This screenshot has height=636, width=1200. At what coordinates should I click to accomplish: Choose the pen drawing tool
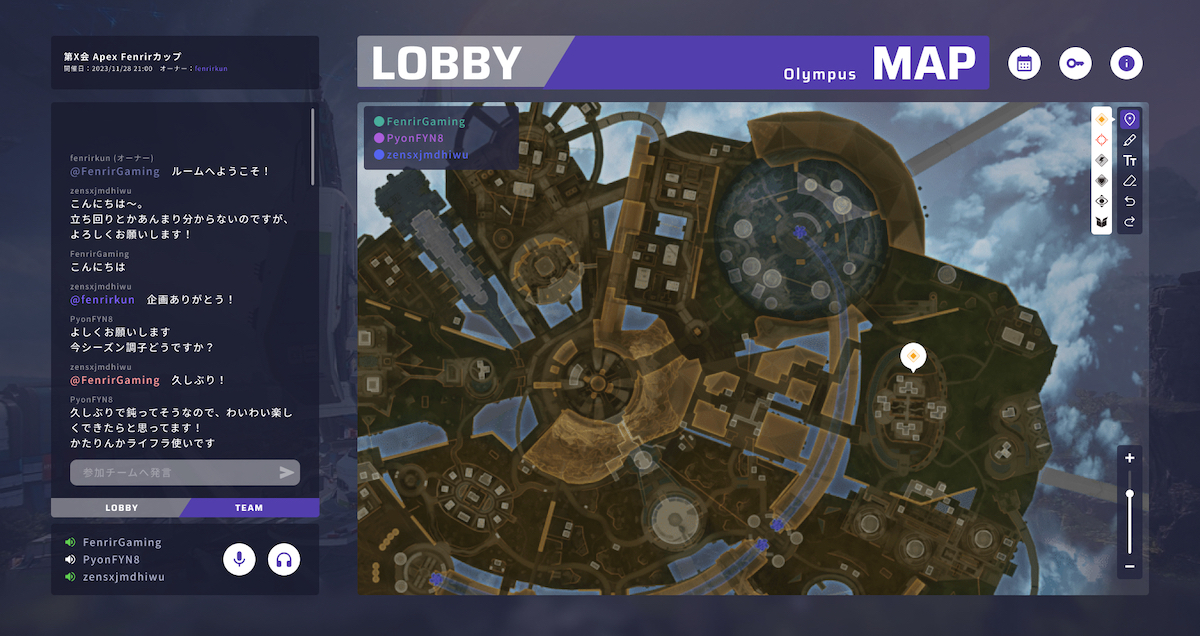click(1130, 140)
